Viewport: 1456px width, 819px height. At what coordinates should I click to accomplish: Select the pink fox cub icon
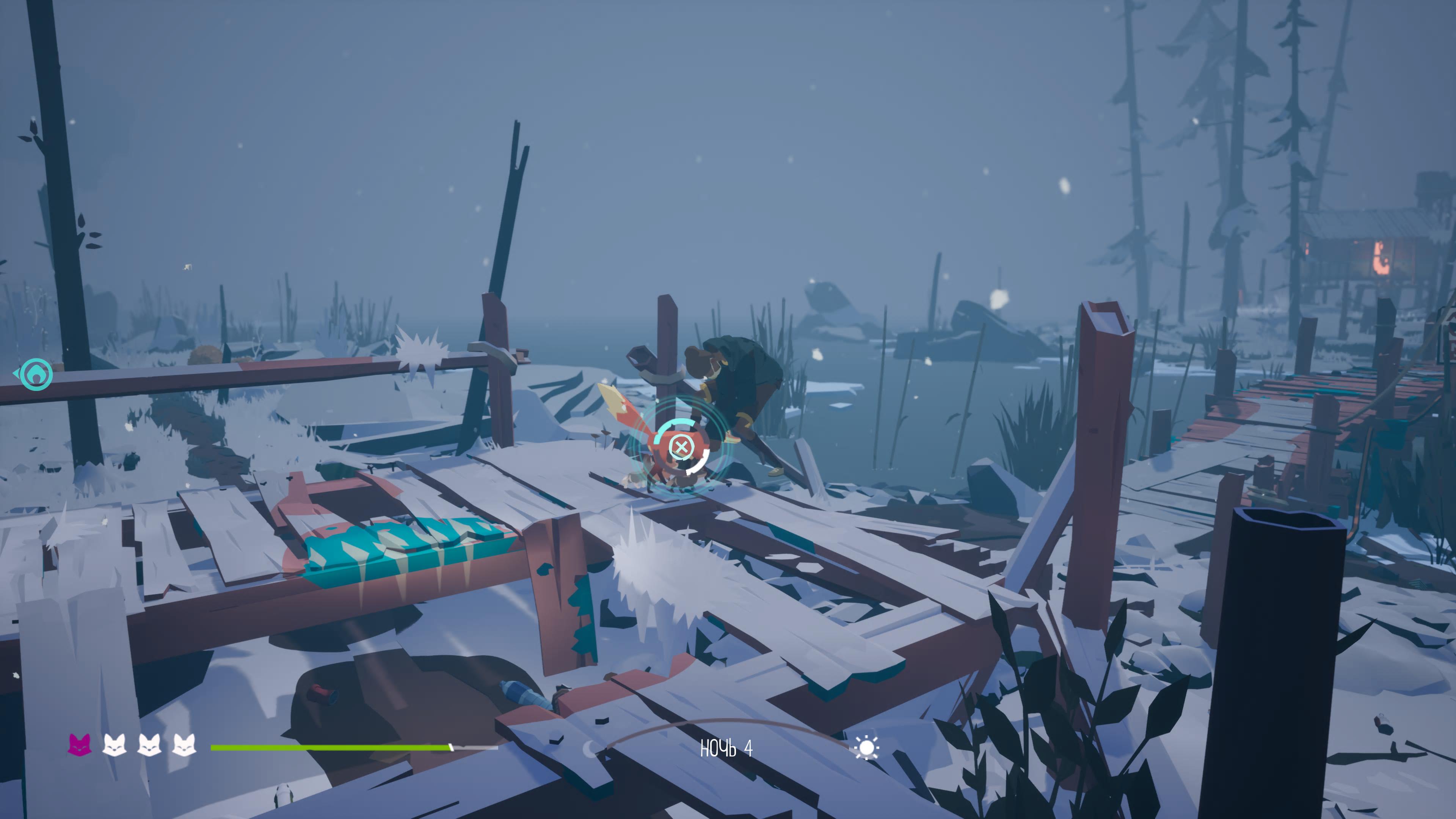click(x=80, y=745)
